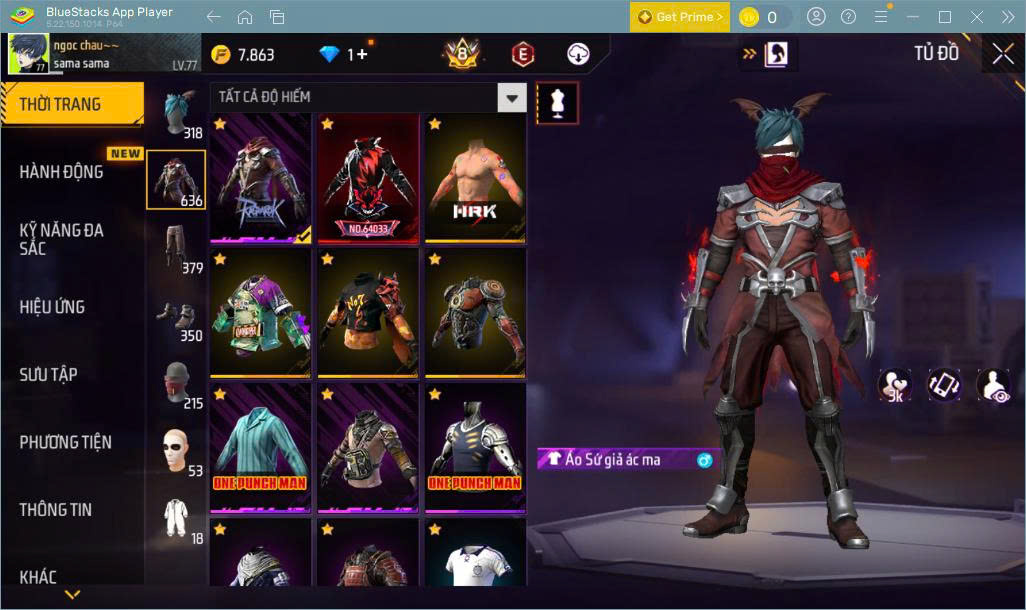Open the HÀNH ĐỘNG category
Viewport: 1026px width, 610px height.
pyautogui.click(x=62, y=172)
